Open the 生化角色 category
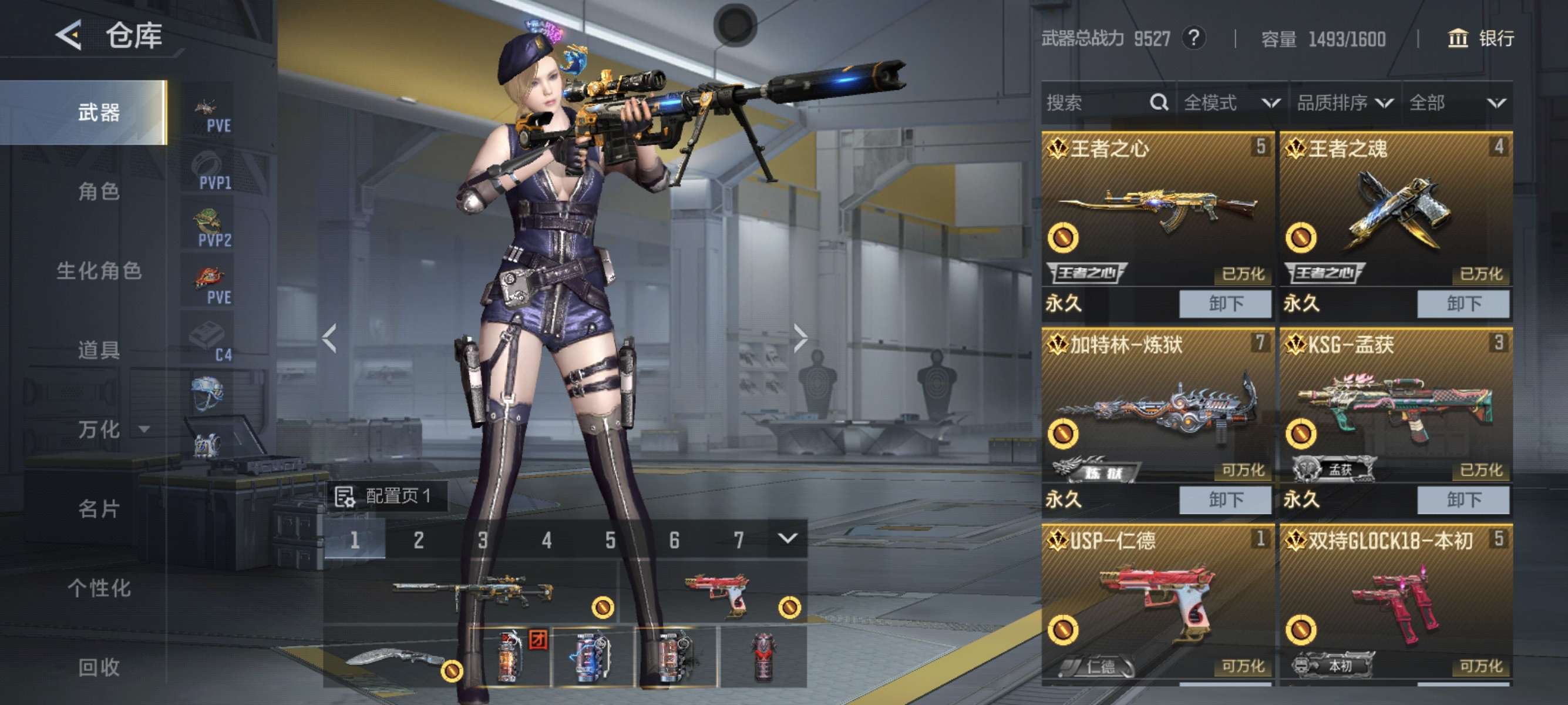Viewport: 1568px width, 705px height. pyautogui.click(x=99, y=271)
